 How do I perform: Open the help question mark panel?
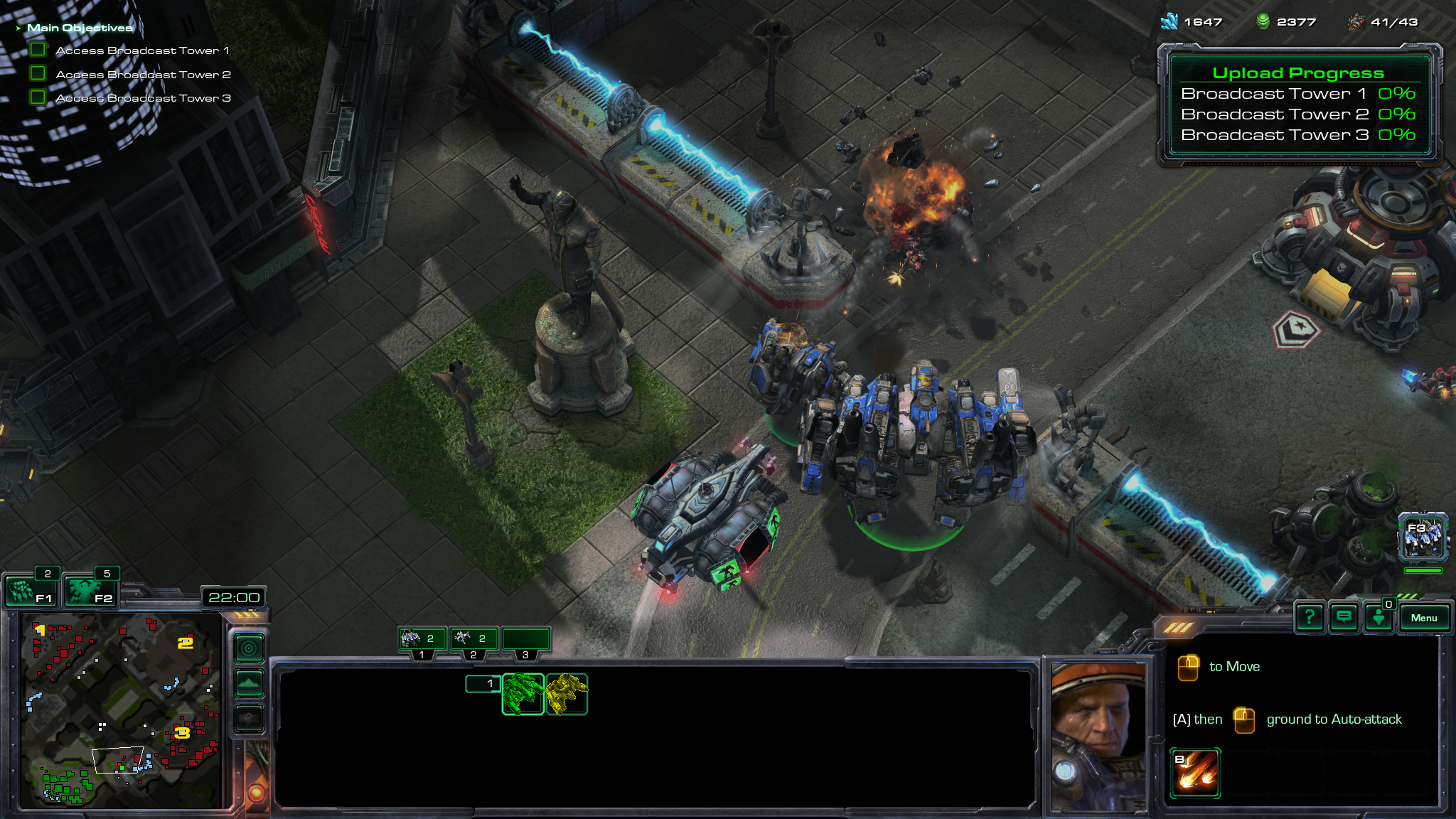point(1309,618)
